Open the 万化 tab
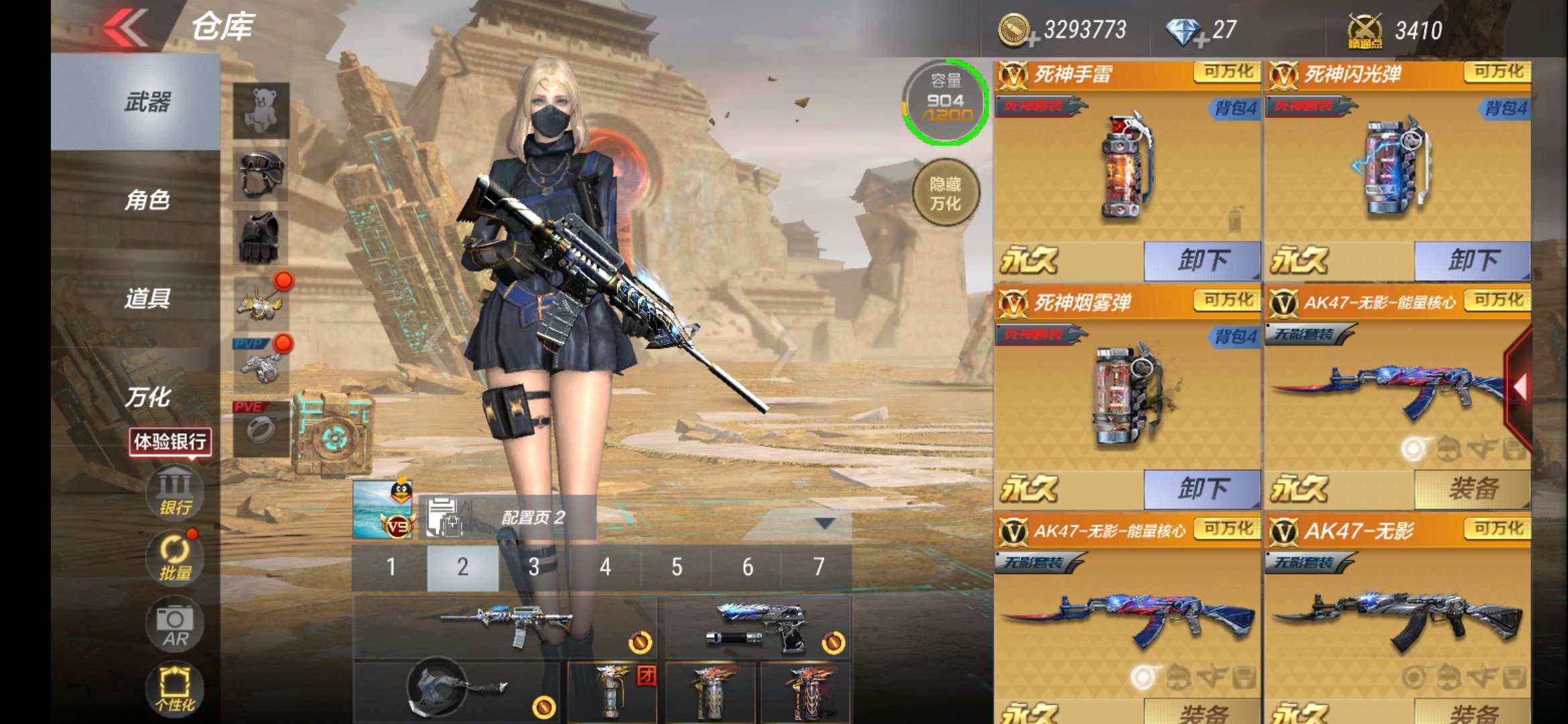Image resolution: width=1568 pixels, height=724 pixels. [x=147, y=397]
